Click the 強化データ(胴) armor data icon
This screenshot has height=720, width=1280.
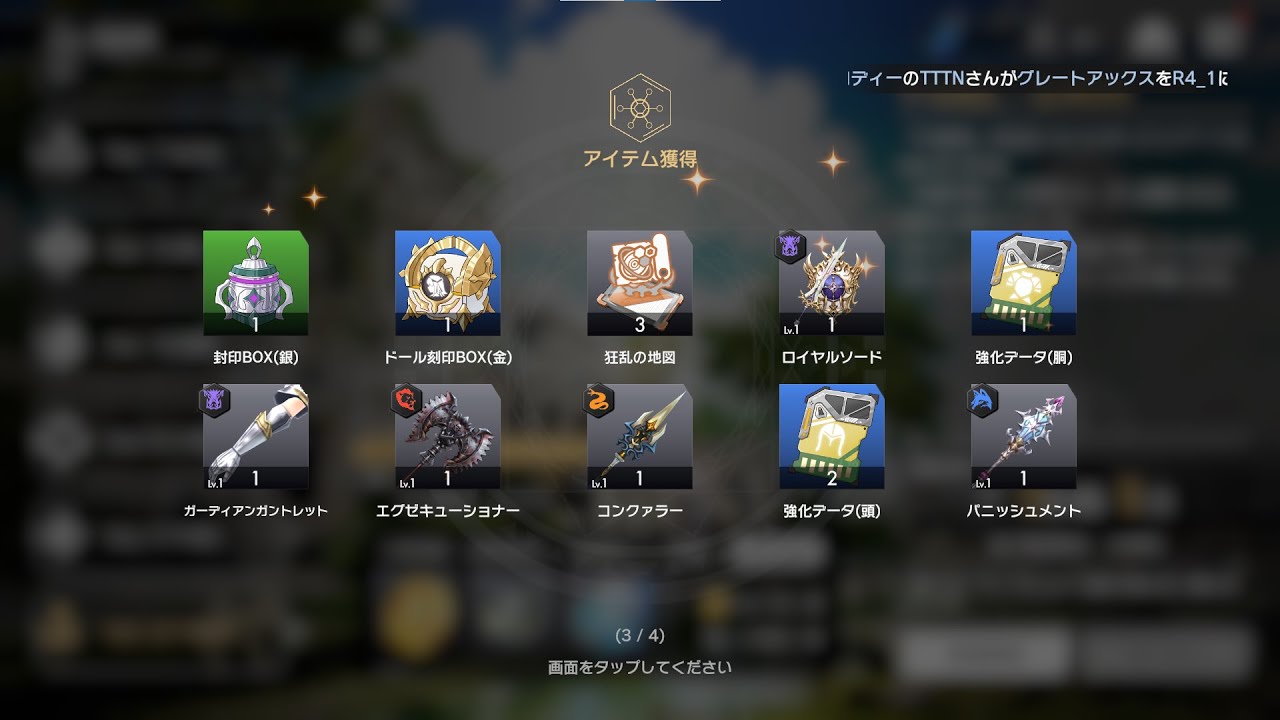click(x=1024, y=282)
